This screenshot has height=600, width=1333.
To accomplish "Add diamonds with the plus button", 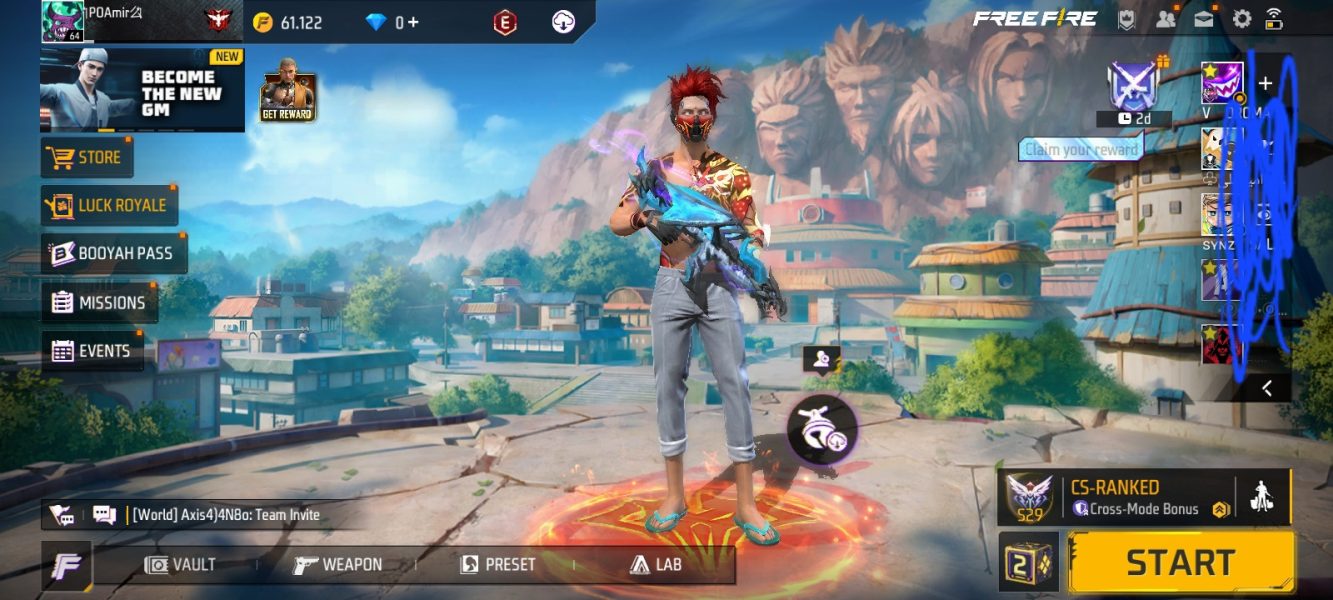I will (413, 22).
